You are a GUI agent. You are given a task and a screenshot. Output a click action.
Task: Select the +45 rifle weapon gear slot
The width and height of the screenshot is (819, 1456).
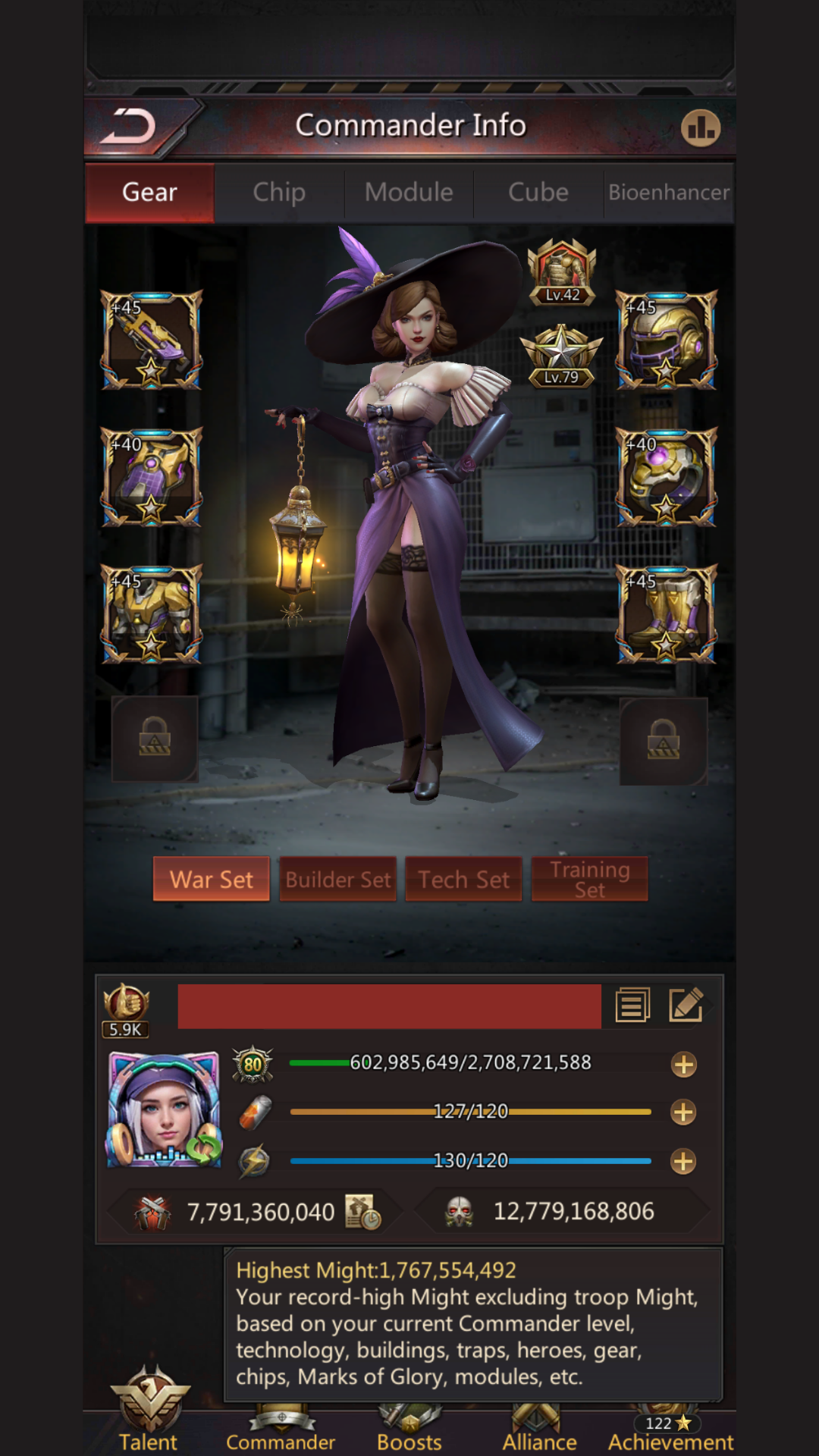(x=152, y=340)
